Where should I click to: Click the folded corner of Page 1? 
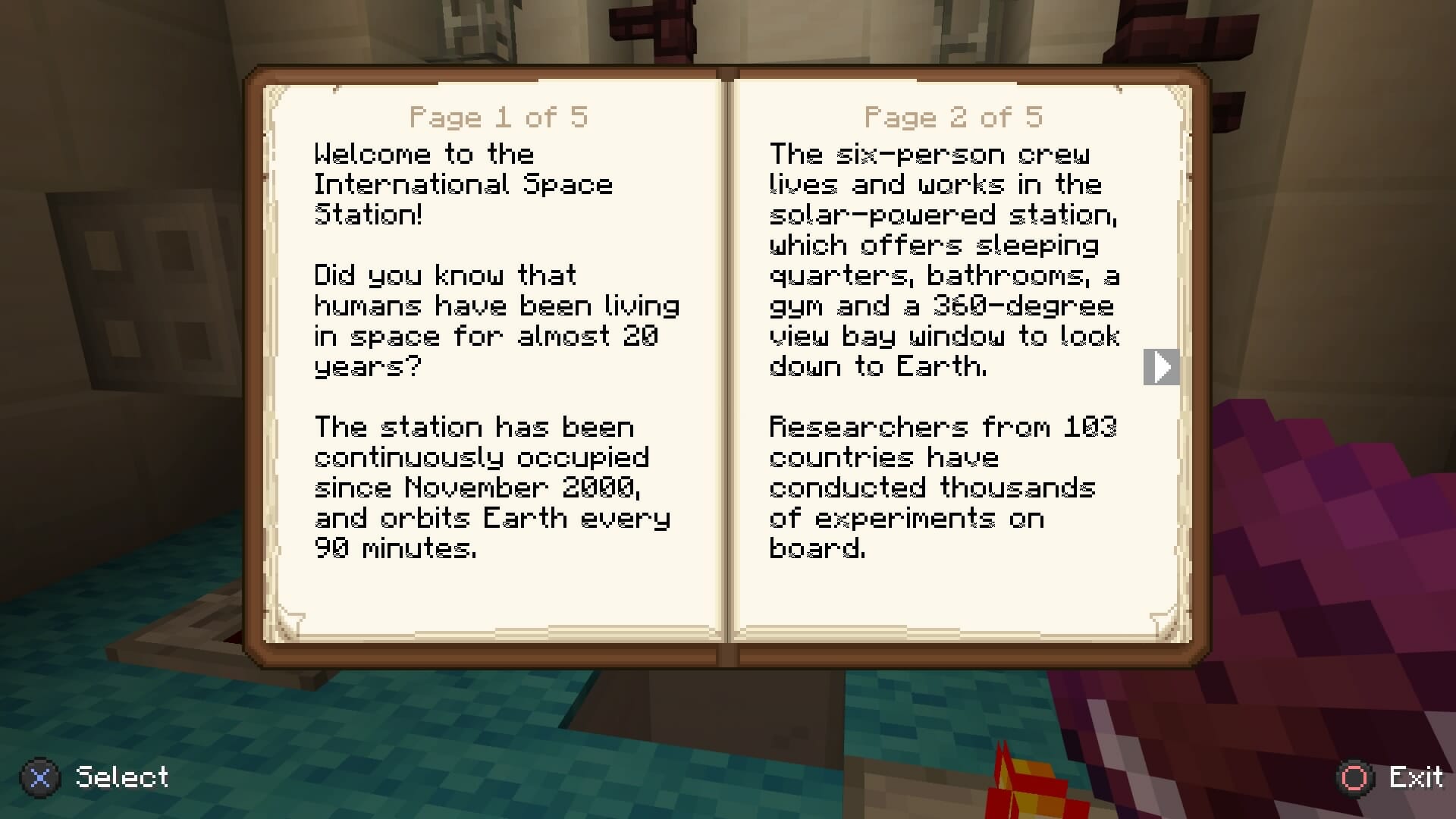[290, 623]
